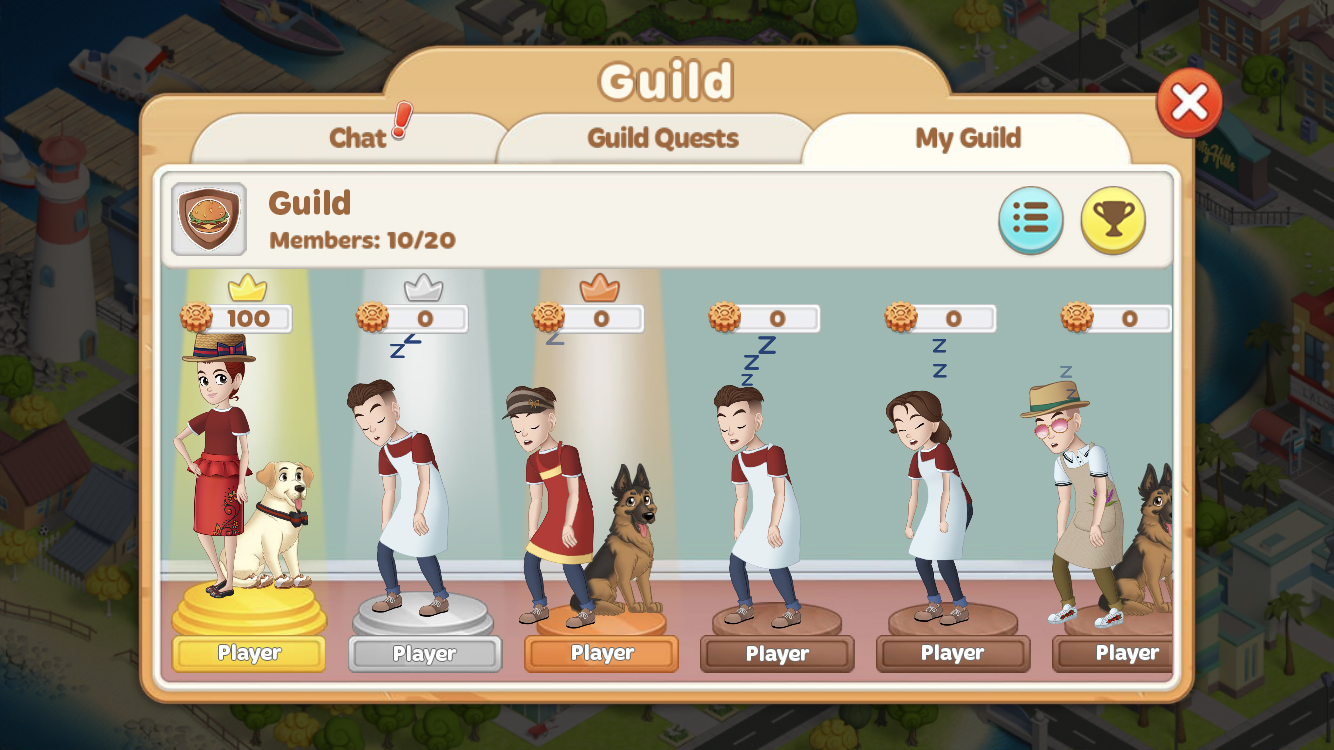Tap the guild burger emblem badge
This screenshot has width=1334, height=750.
click(209, 219)
